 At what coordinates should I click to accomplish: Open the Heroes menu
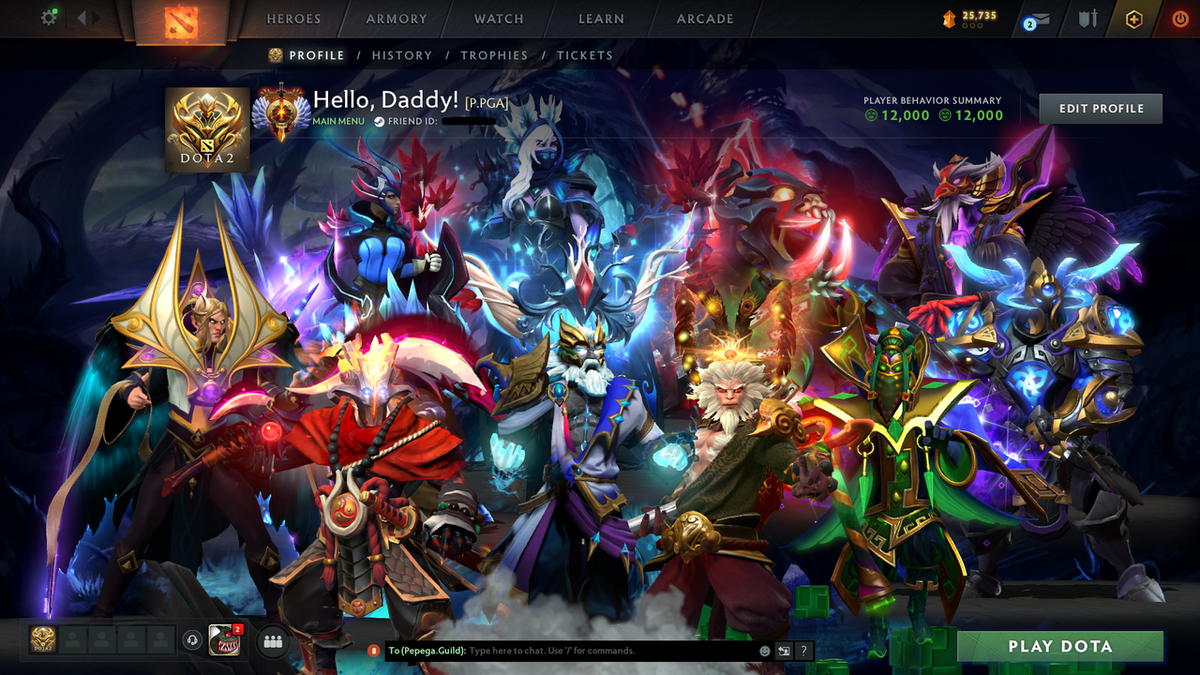[x=293, y=19]
